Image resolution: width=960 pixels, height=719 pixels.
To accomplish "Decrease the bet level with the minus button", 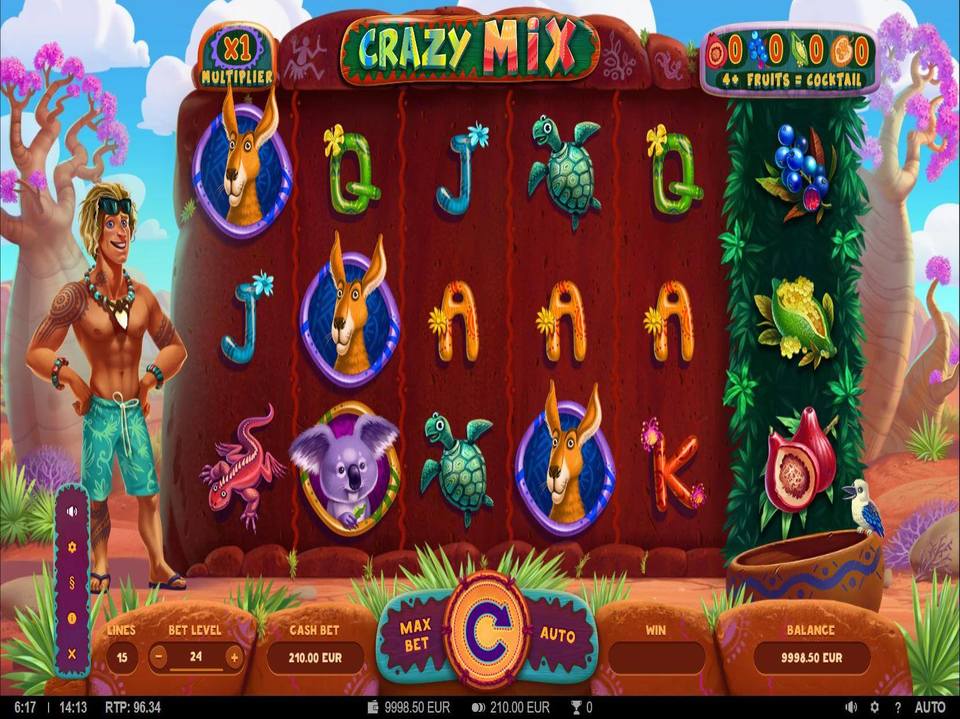I will (159, 657).
